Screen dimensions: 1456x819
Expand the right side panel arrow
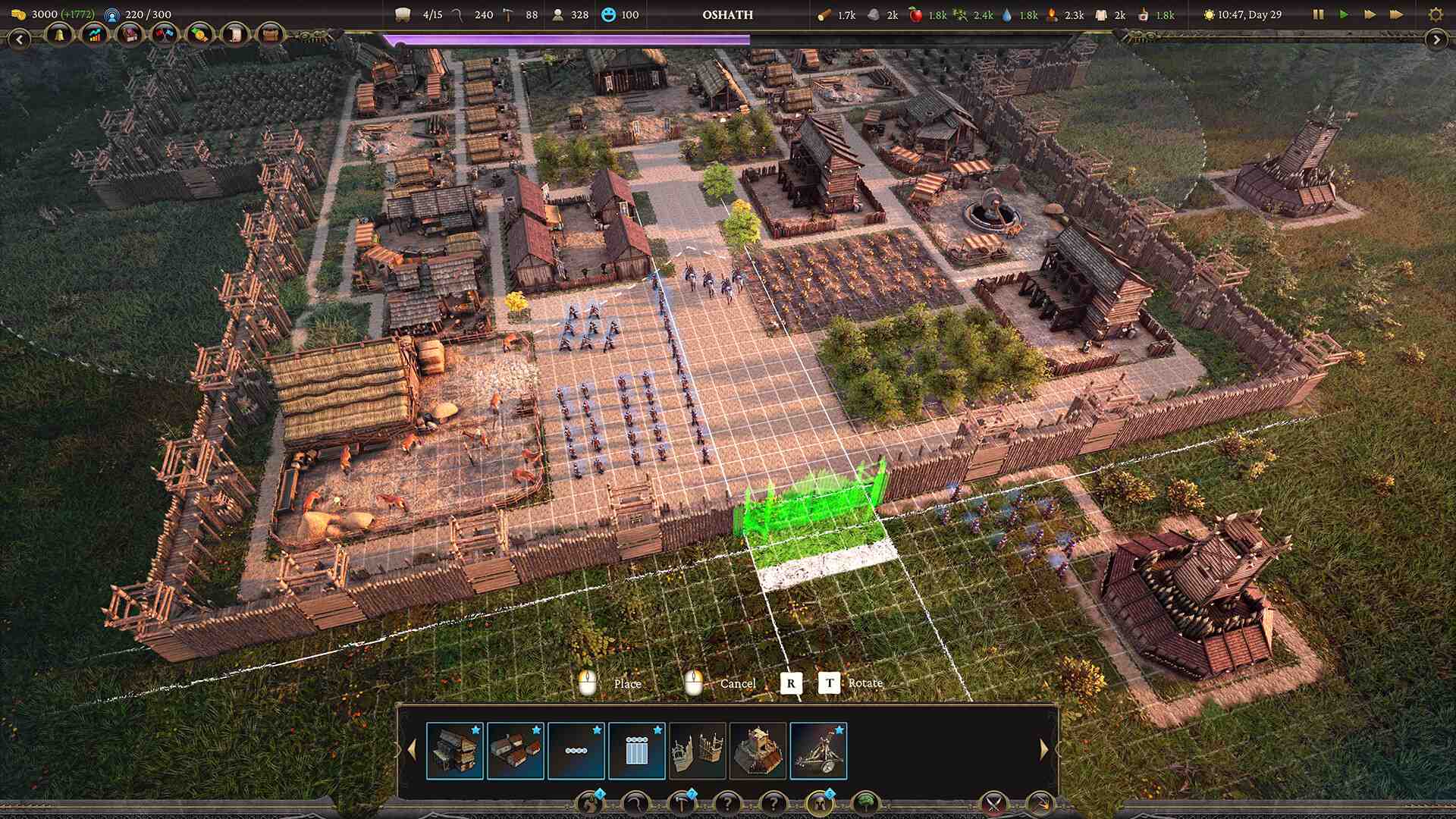coord(1436,39)
